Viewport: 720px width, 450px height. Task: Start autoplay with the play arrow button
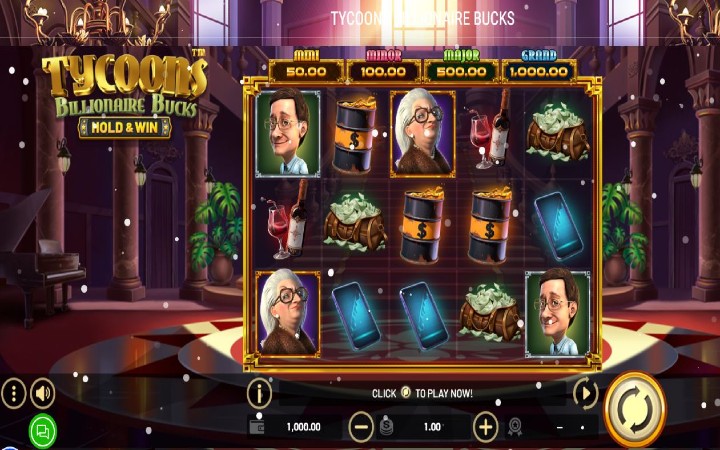pos(585,393)
